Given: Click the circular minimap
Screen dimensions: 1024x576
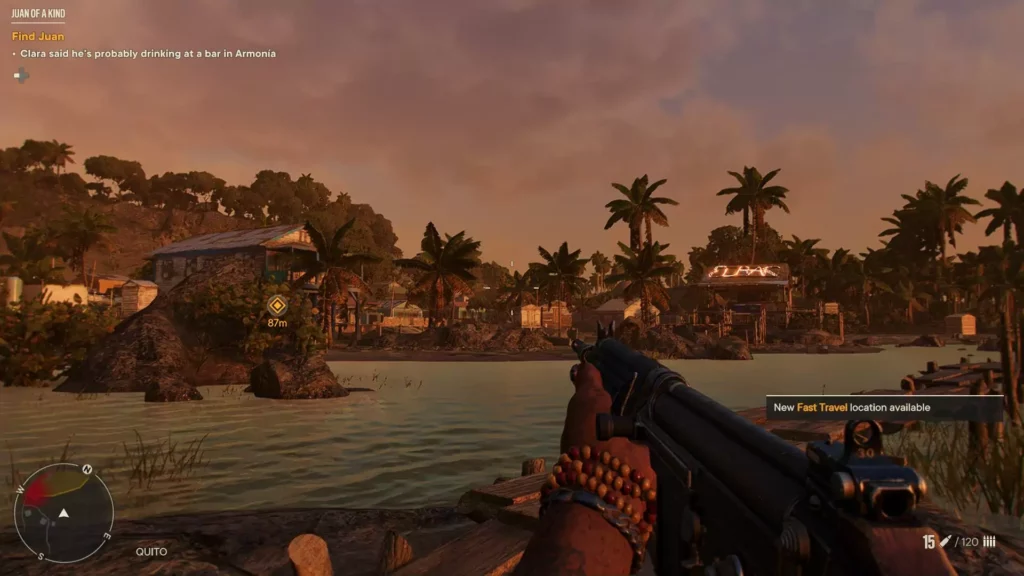Looking at the screenshot, I should pyautogui.click(x=63, y=512).
